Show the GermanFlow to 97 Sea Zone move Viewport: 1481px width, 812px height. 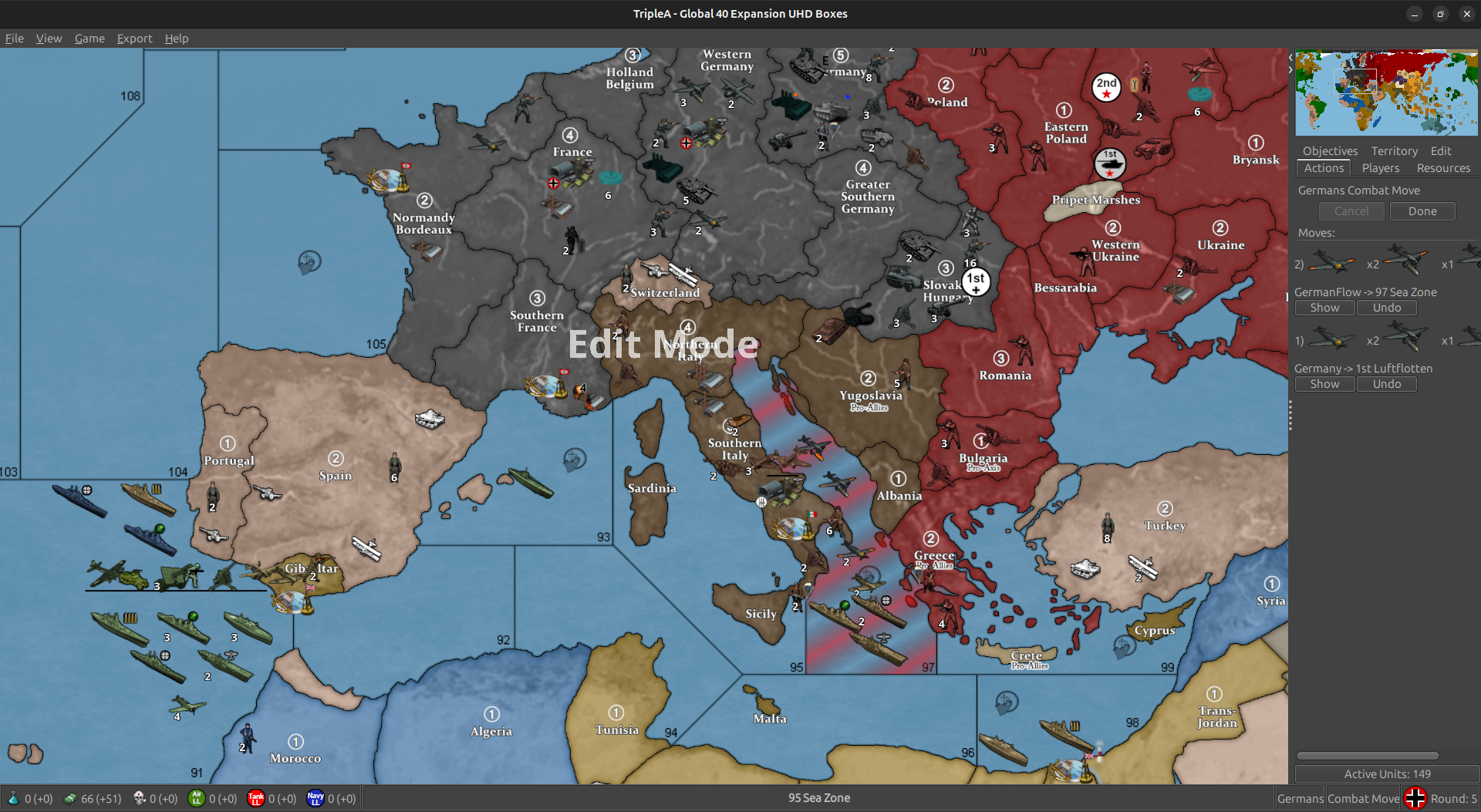click(1324, 308)
